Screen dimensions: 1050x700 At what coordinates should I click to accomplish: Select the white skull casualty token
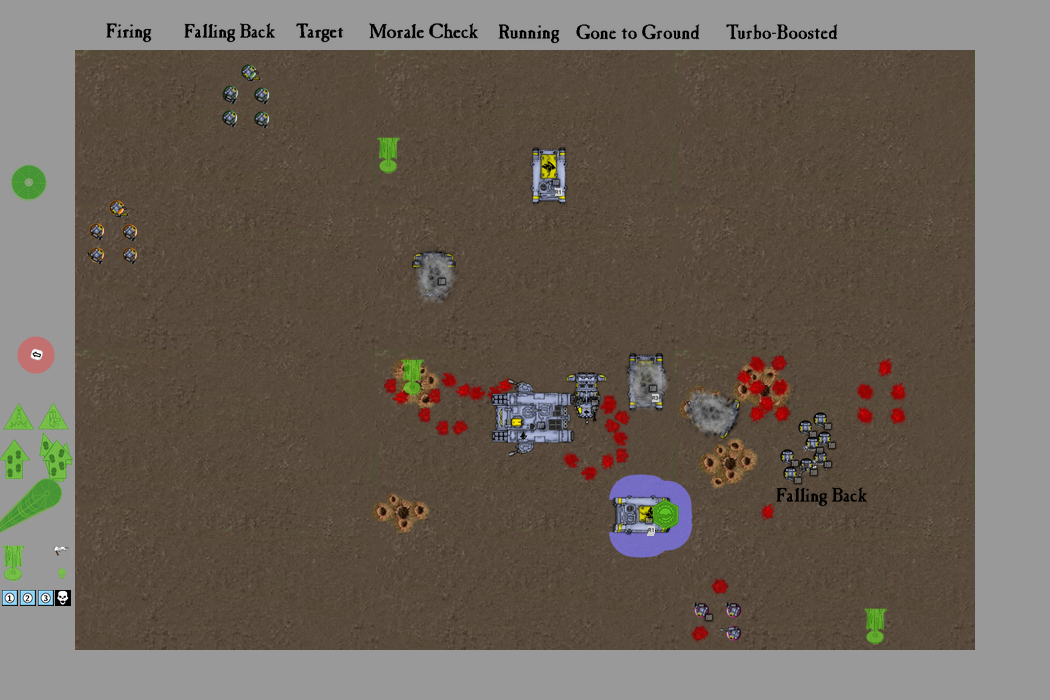click(62, 598)
